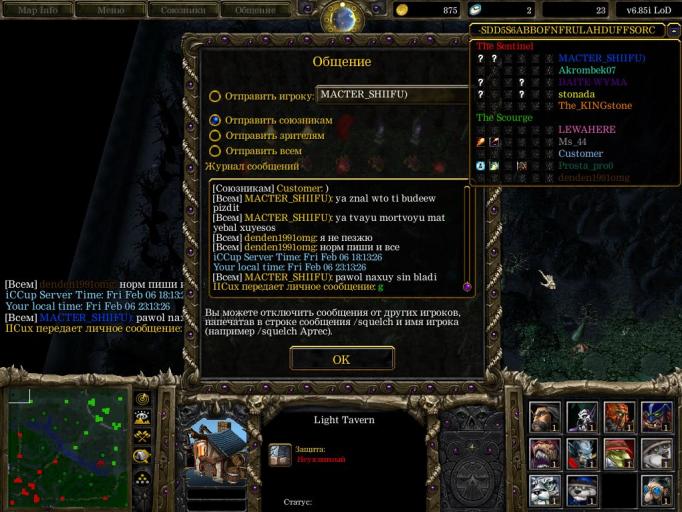Toggle the crossed-axes ally color button
Image resolution: width=682 pixels, height=512 pixels.
click(x=143, y=436)
